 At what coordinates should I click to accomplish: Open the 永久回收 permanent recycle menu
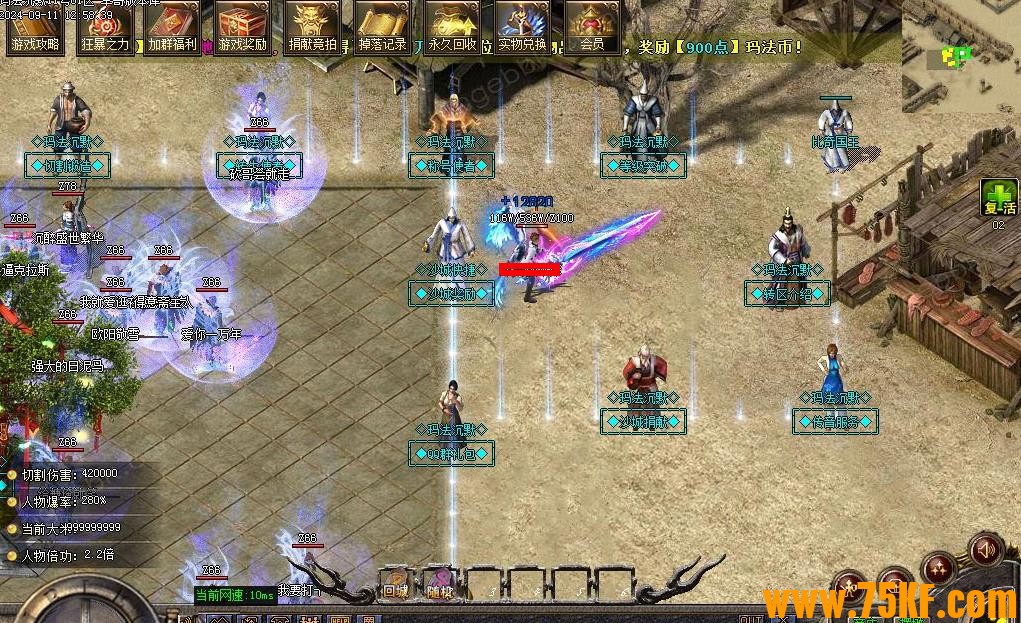tap(452, 26)
